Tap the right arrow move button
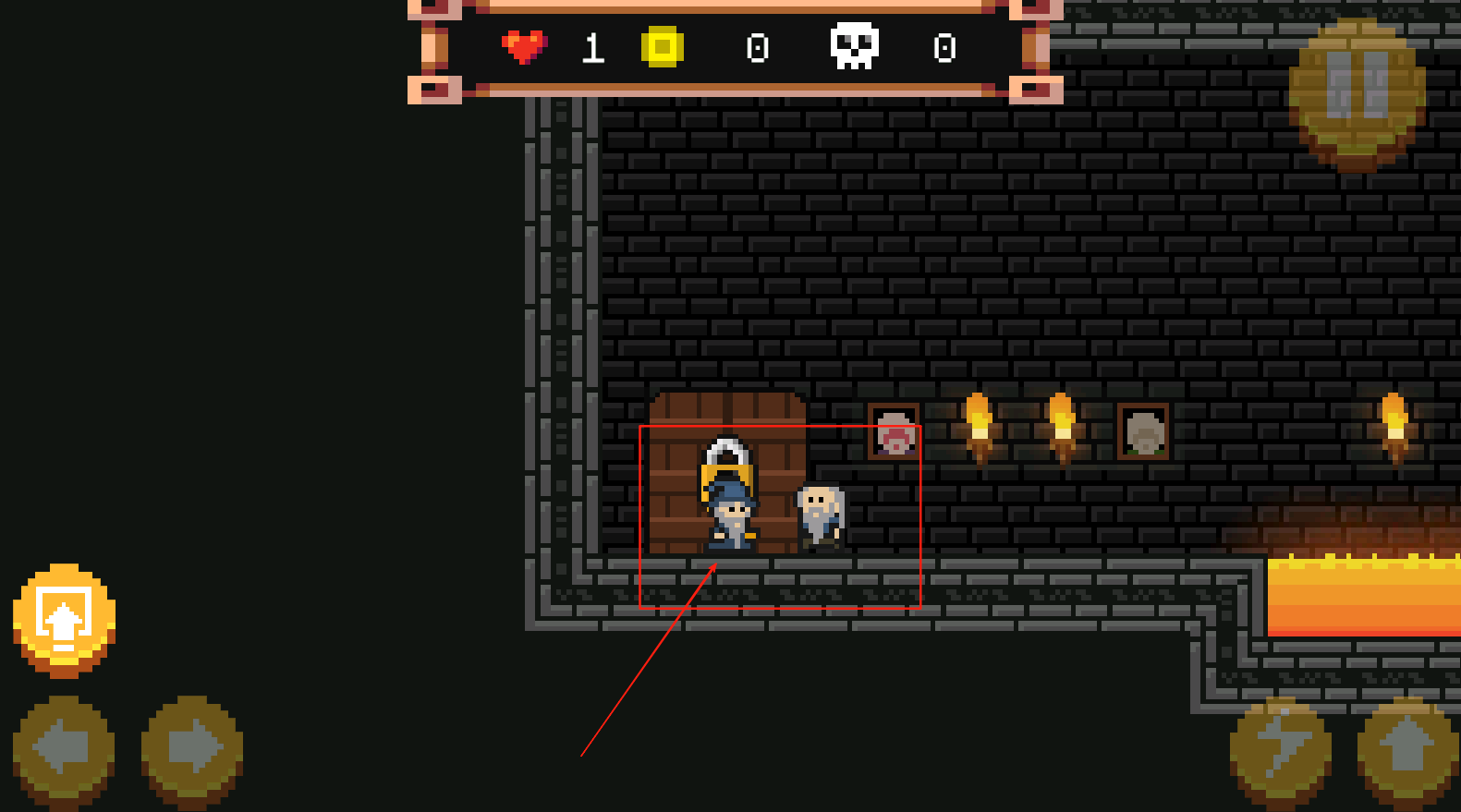 tap(192, 747)
